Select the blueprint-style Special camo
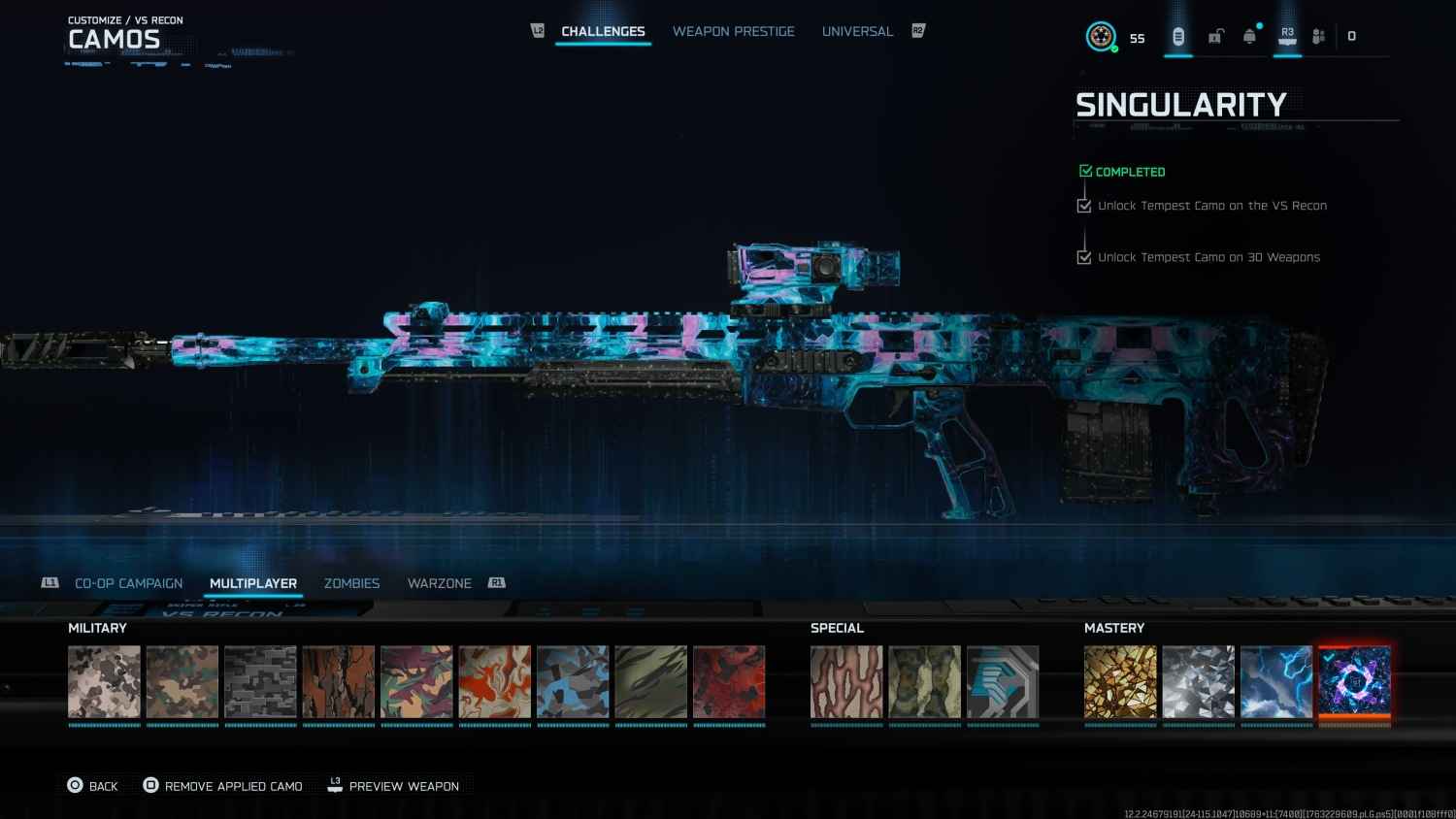 coord(1003,682)
